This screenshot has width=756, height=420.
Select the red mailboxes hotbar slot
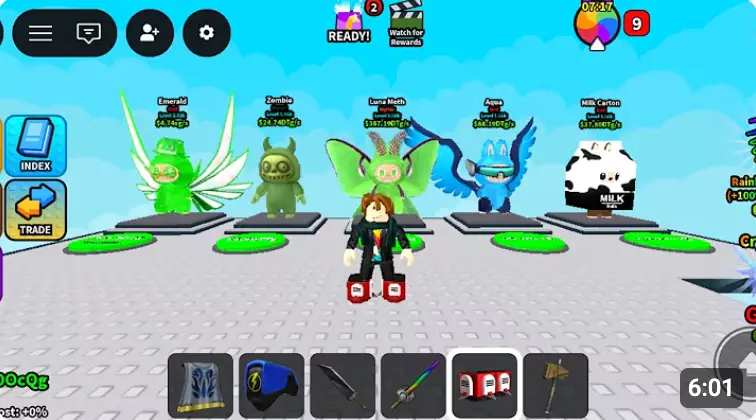(484, 386)
